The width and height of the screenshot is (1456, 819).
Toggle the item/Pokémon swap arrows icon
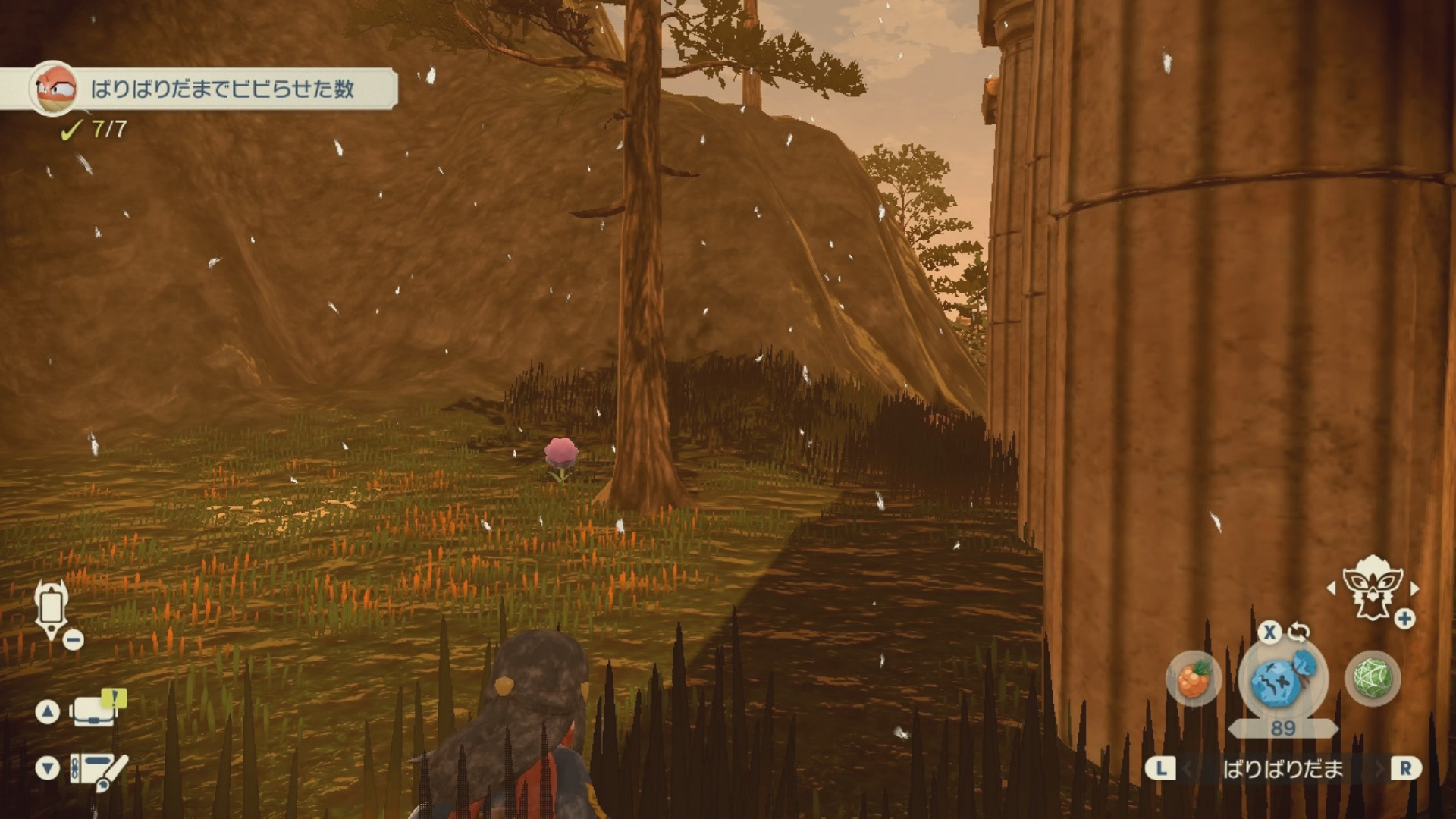coord(1298,632)
